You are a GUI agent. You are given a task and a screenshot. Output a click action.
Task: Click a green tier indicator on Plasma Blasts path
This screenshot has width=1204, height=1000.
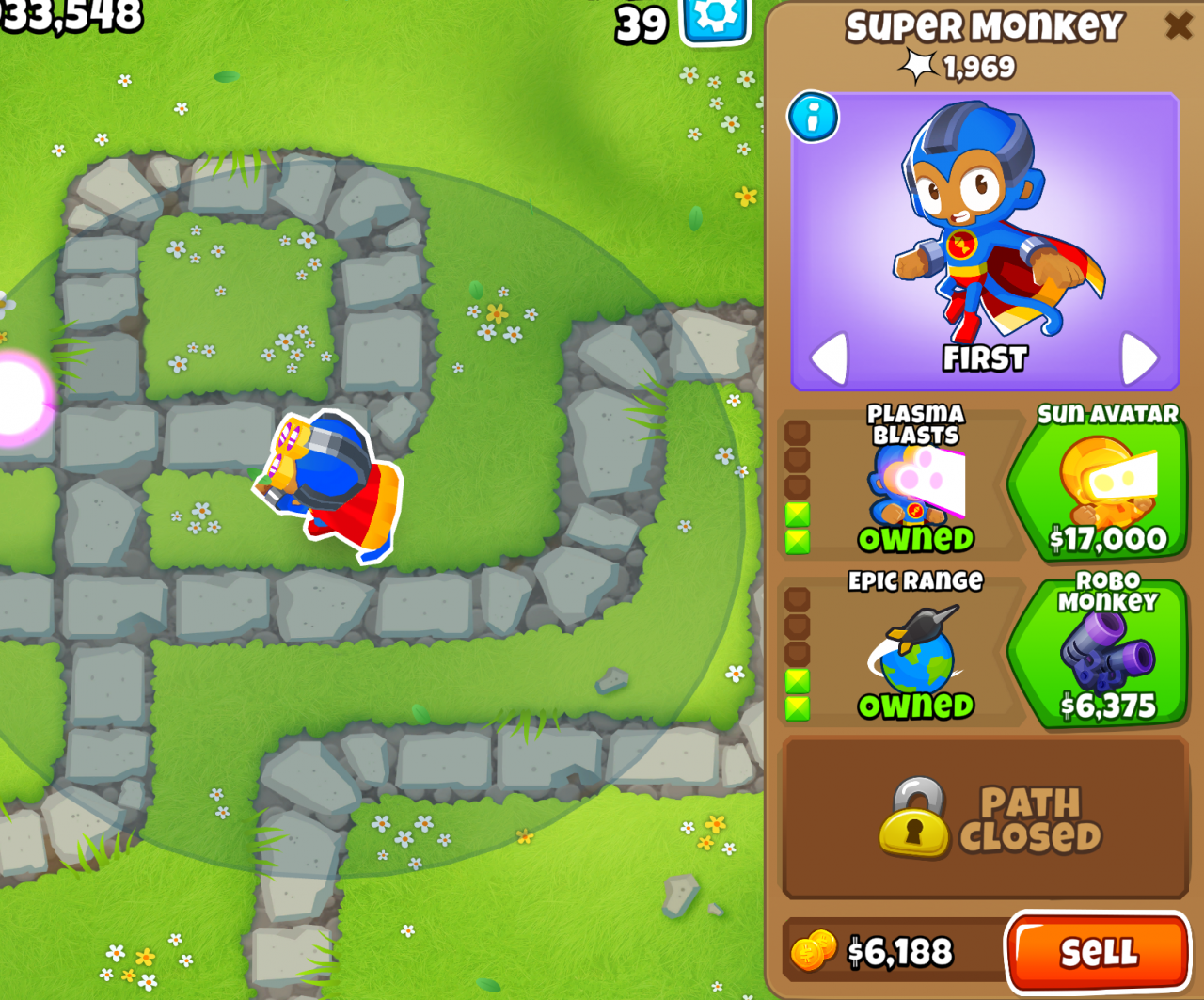798,515
